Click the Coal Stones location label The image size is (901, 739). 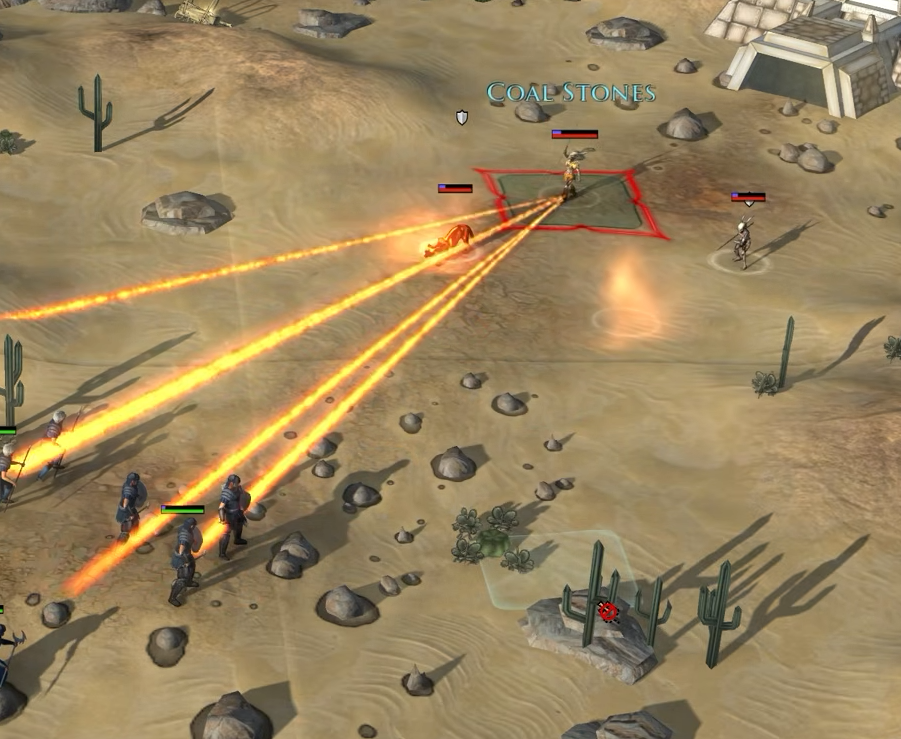[571, 93]
